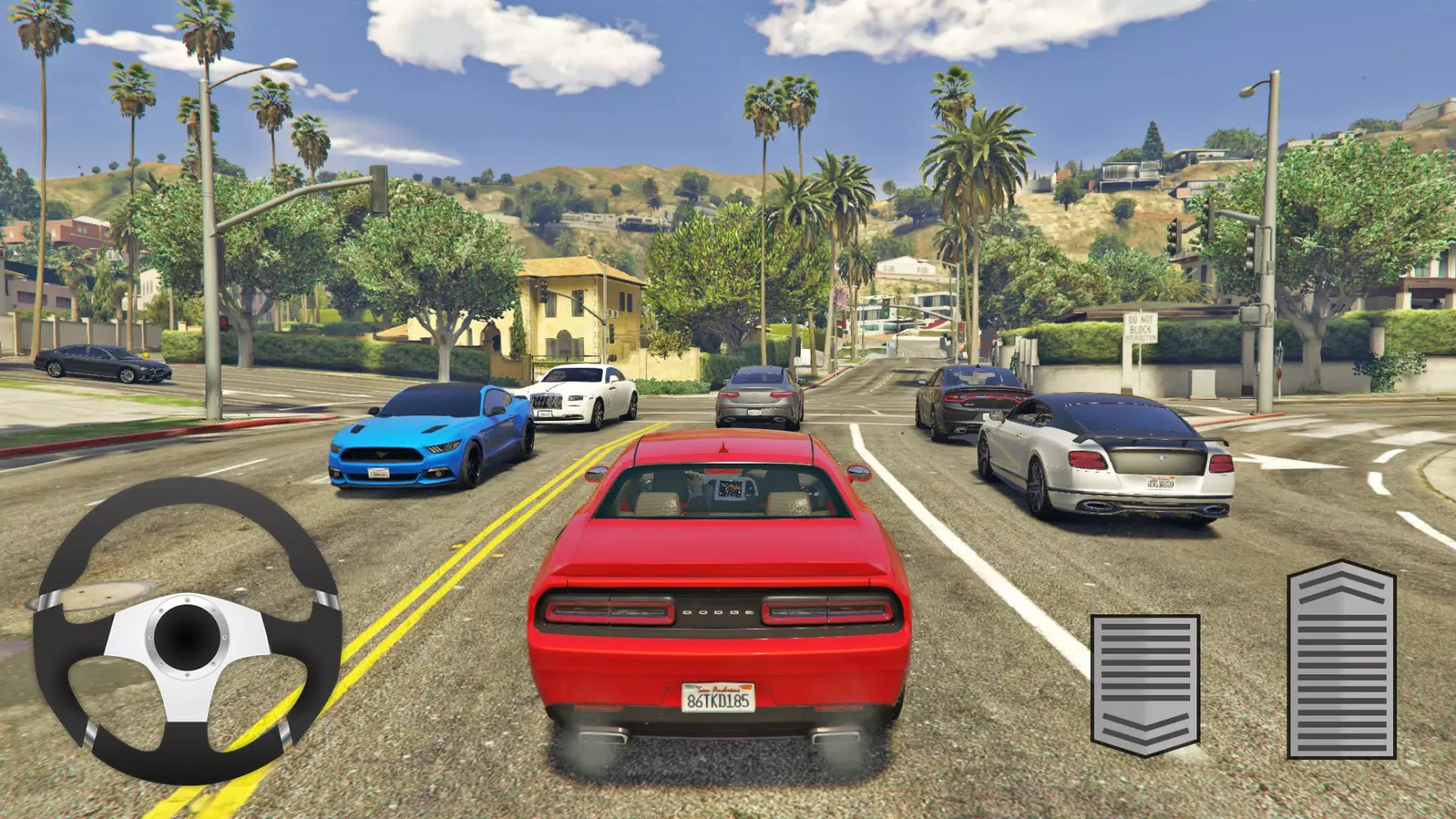Viewport: 1456px width, 819px height.
Task: Step on the tall accelerator pedal
Action: (x=1341, y=660)
